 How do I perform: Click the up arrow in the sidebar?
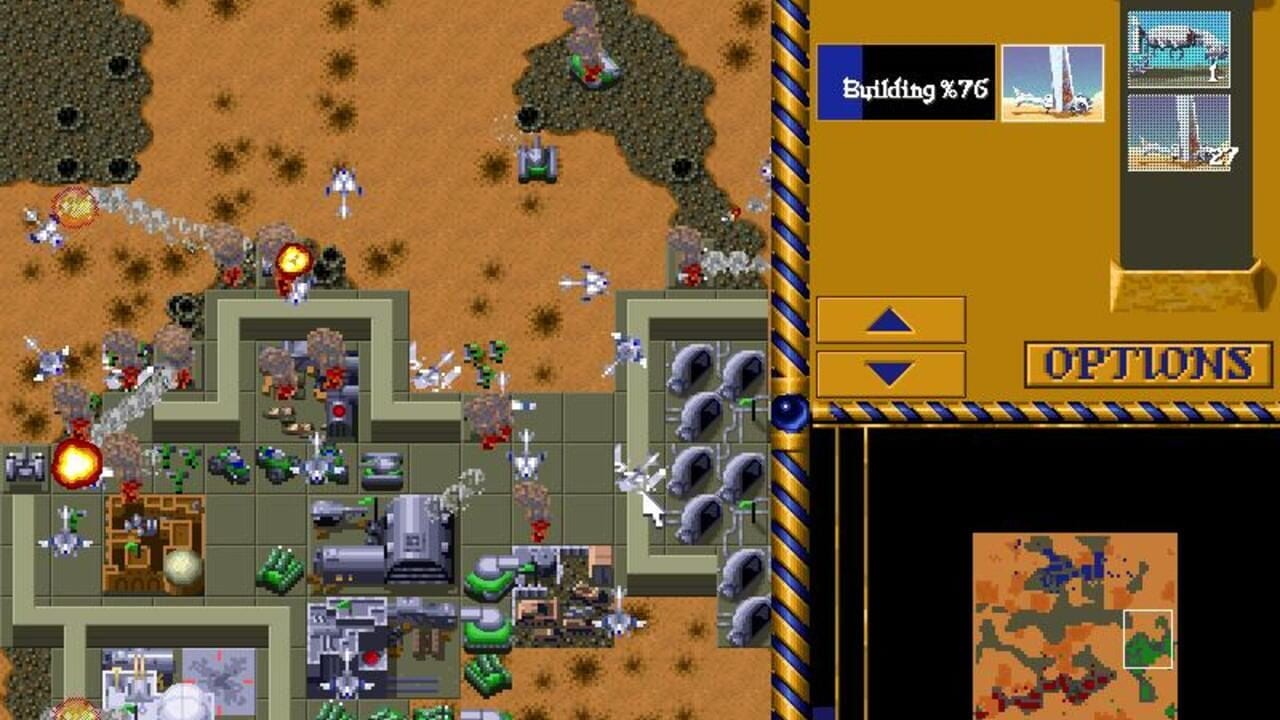coord(889,320)
